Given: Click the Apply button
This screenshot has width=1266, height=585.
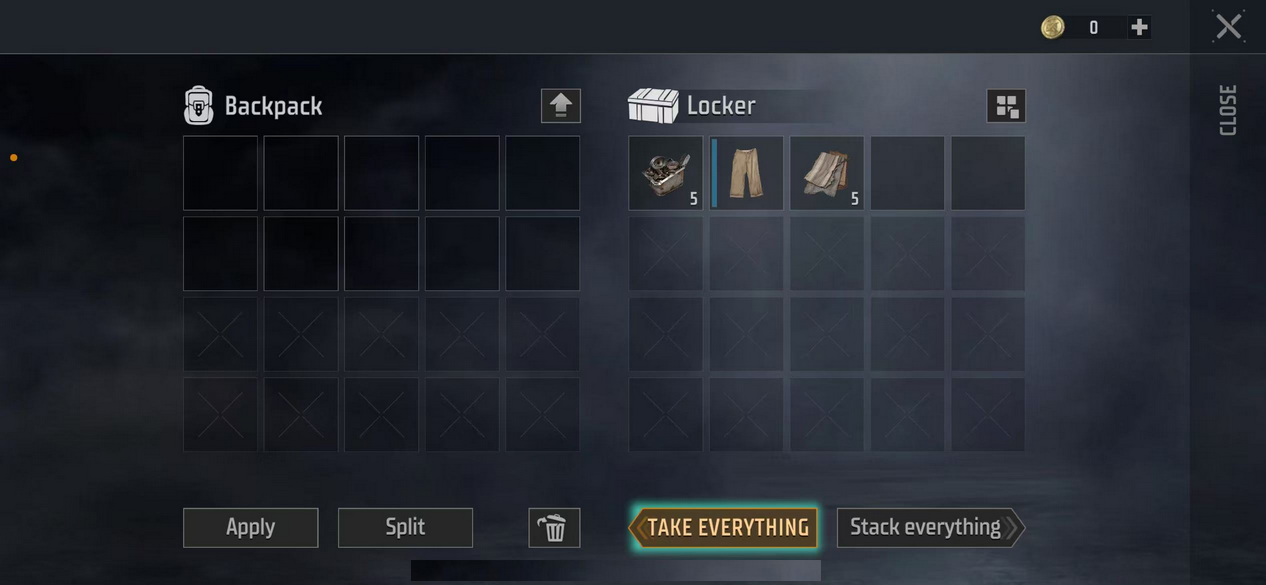Looking at the screenshot, I should [x=250, y=528].
